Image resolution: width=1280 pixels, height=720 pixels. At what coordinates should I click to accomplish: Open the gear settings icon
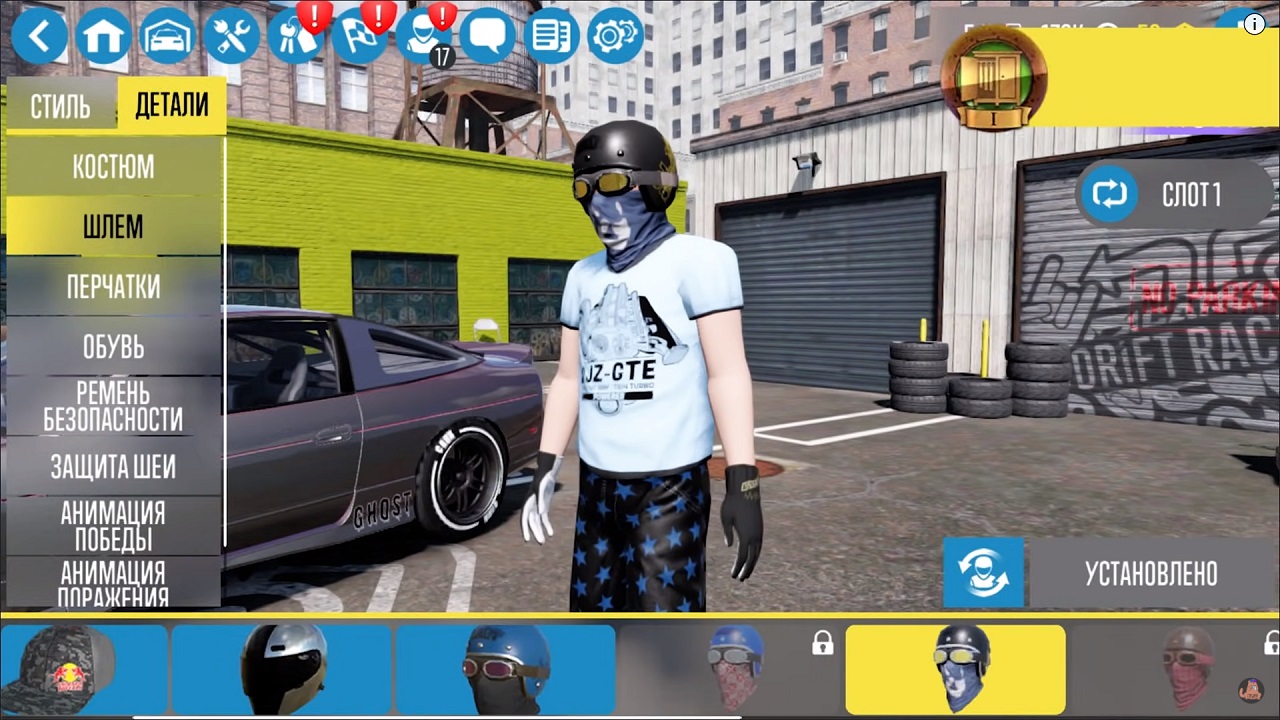click(x=615, y=37)
